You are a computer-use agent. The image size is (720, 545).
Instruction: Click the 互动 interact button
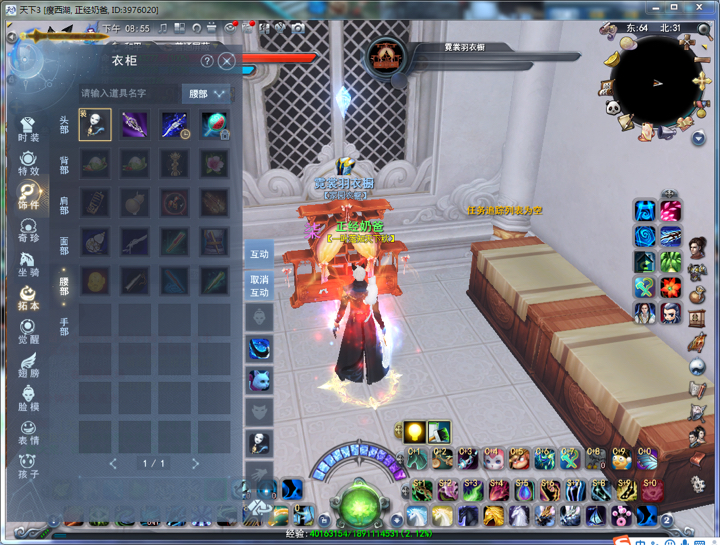coord(259,254)
